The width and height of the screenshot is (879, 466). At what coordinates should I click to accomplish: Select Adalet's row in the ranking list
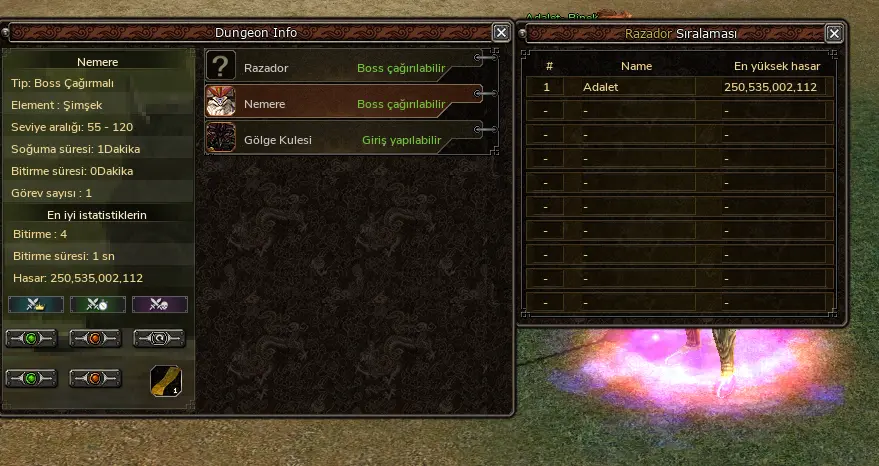point(680,87)
